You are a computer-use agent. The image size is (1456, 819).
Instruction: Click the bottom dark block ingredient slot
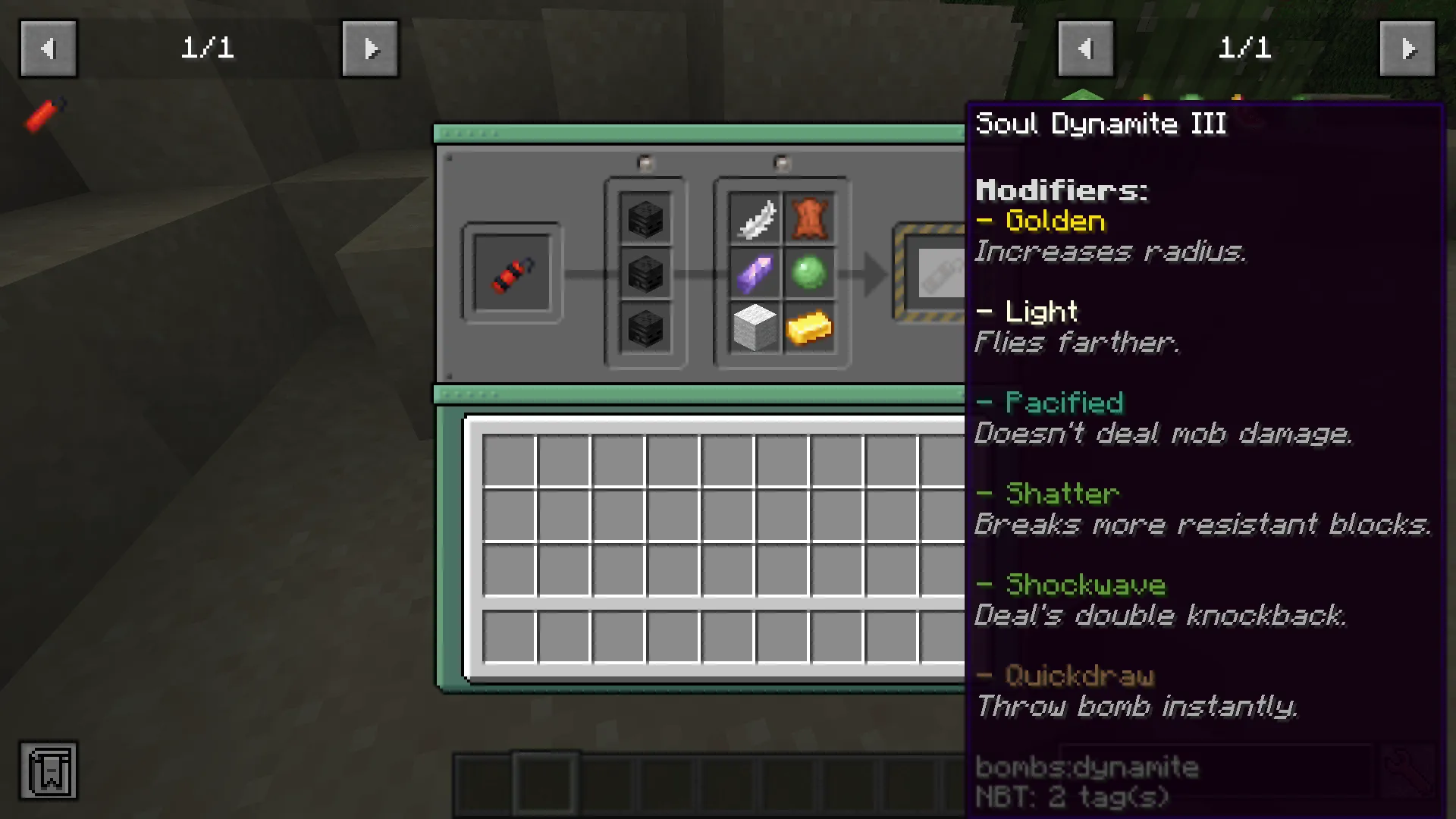(645, 328)
